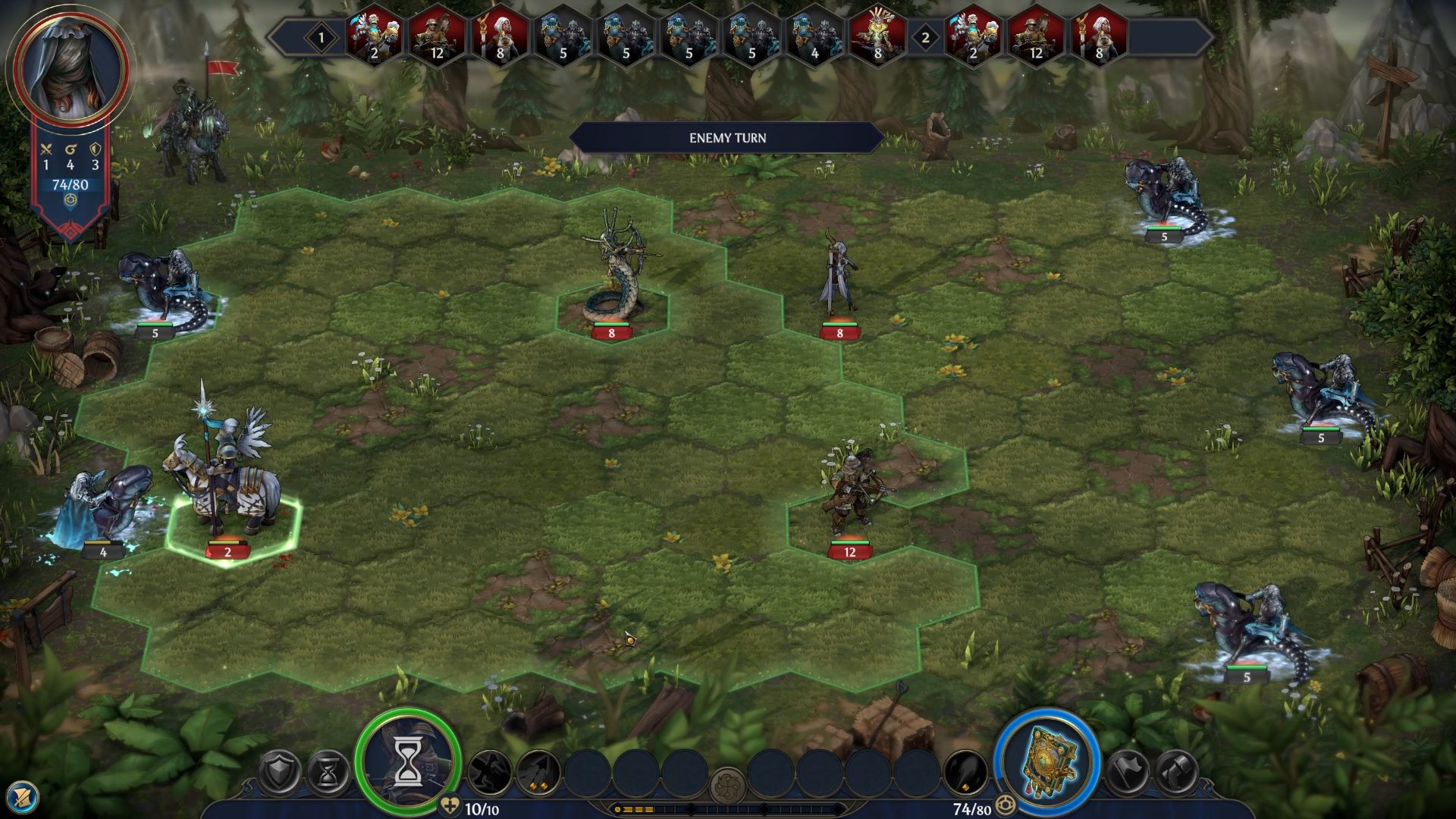This screenshot has height=819, width=1456.
Task: Select the winged knight unit with stack 2
Action: pyautogui.click(x=224, y=485)
